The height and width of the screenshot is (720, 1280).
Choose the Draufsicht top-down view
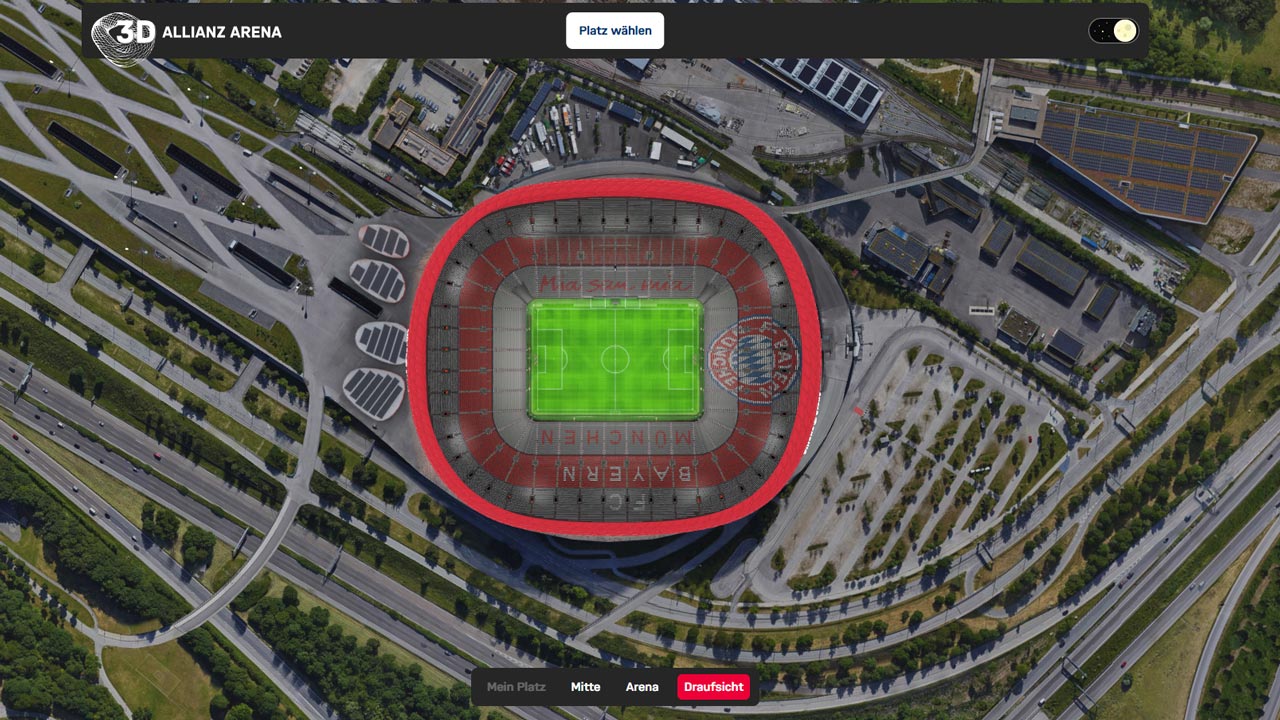(x=713, y=687)
